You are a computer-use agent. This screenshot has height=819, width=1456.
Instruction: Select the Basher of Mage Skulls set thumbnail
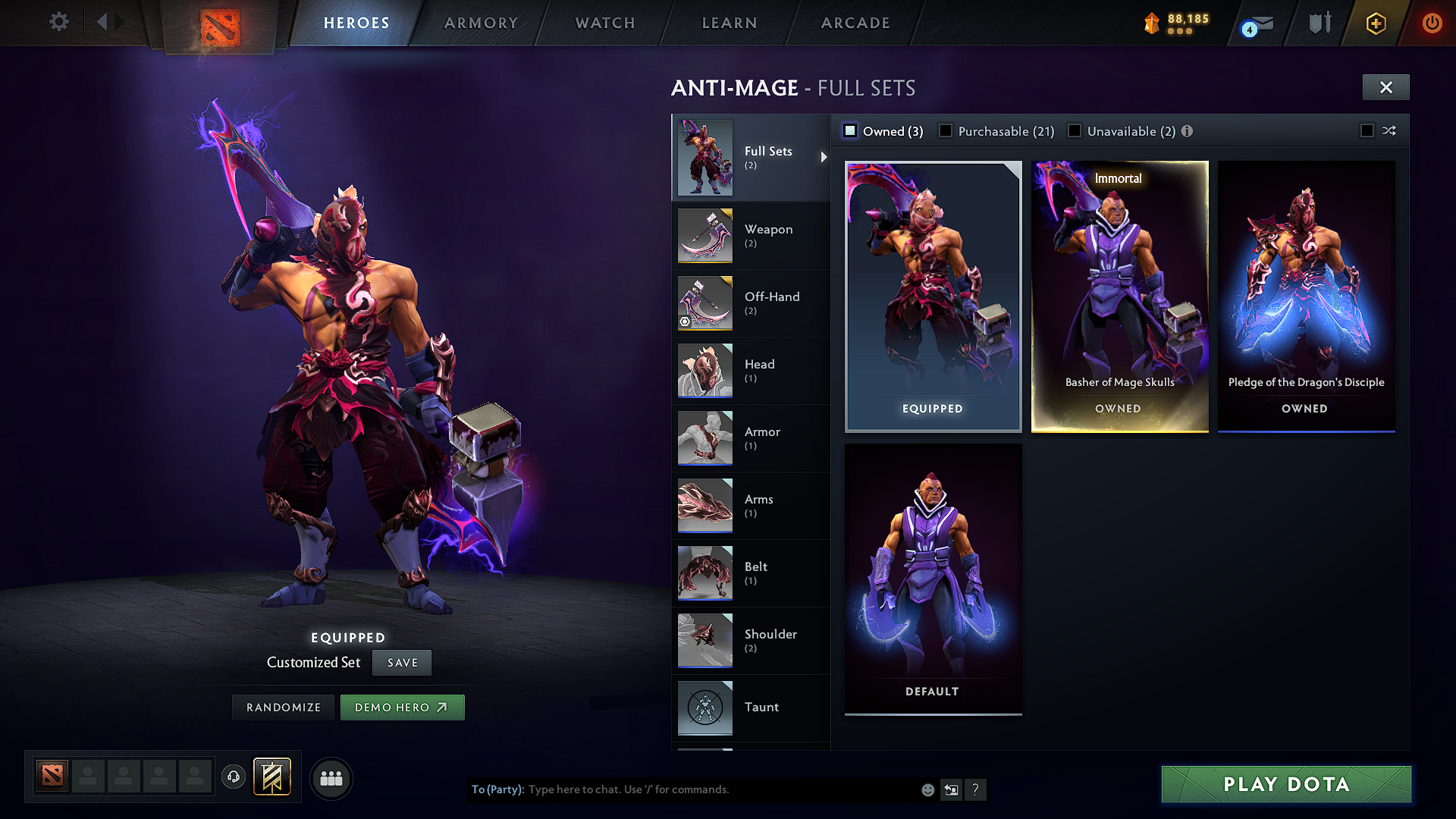tap(1120, 296)
